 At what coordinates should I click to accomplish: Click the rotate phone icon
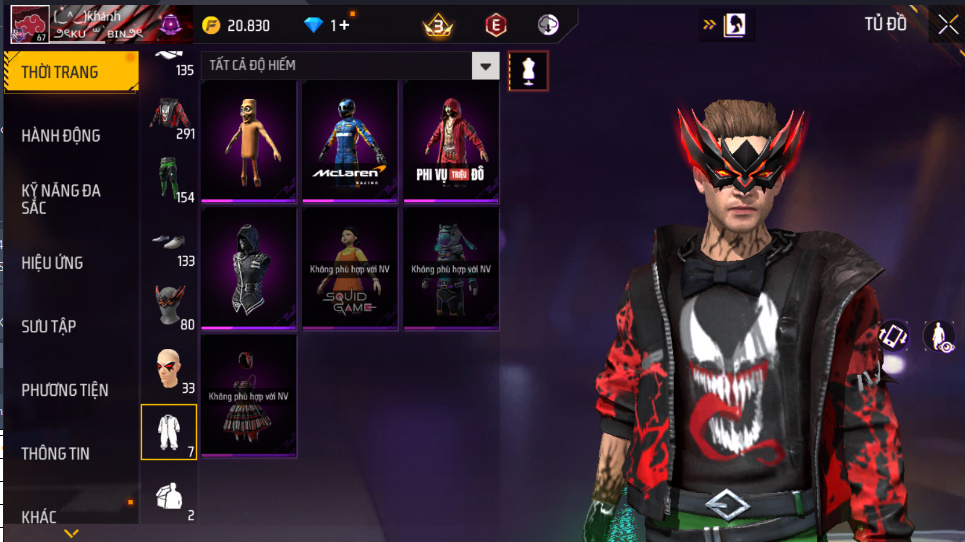[893, 337]
